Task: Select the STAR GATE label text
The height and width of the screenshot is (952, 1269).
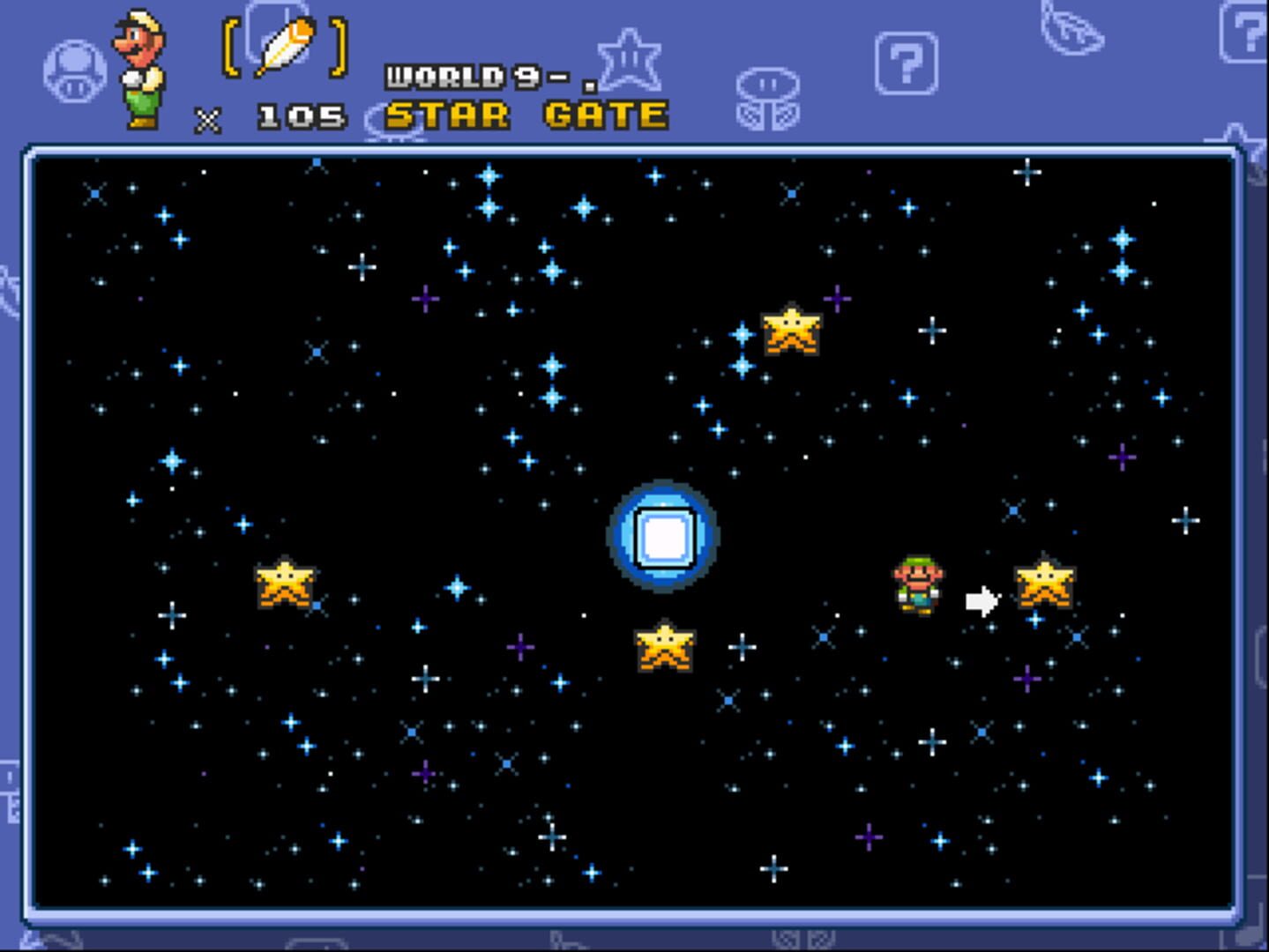Action: point(526,115)
